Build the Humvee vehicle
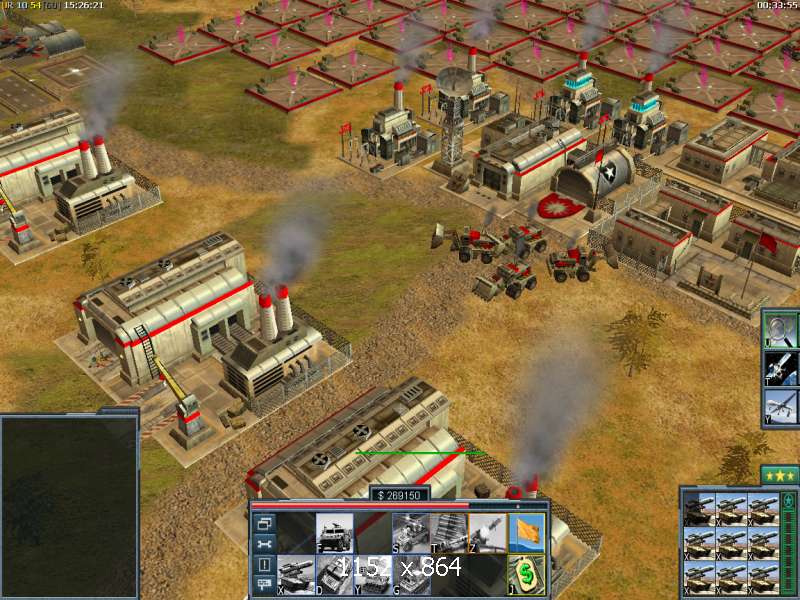 click(x=334, y=531)
